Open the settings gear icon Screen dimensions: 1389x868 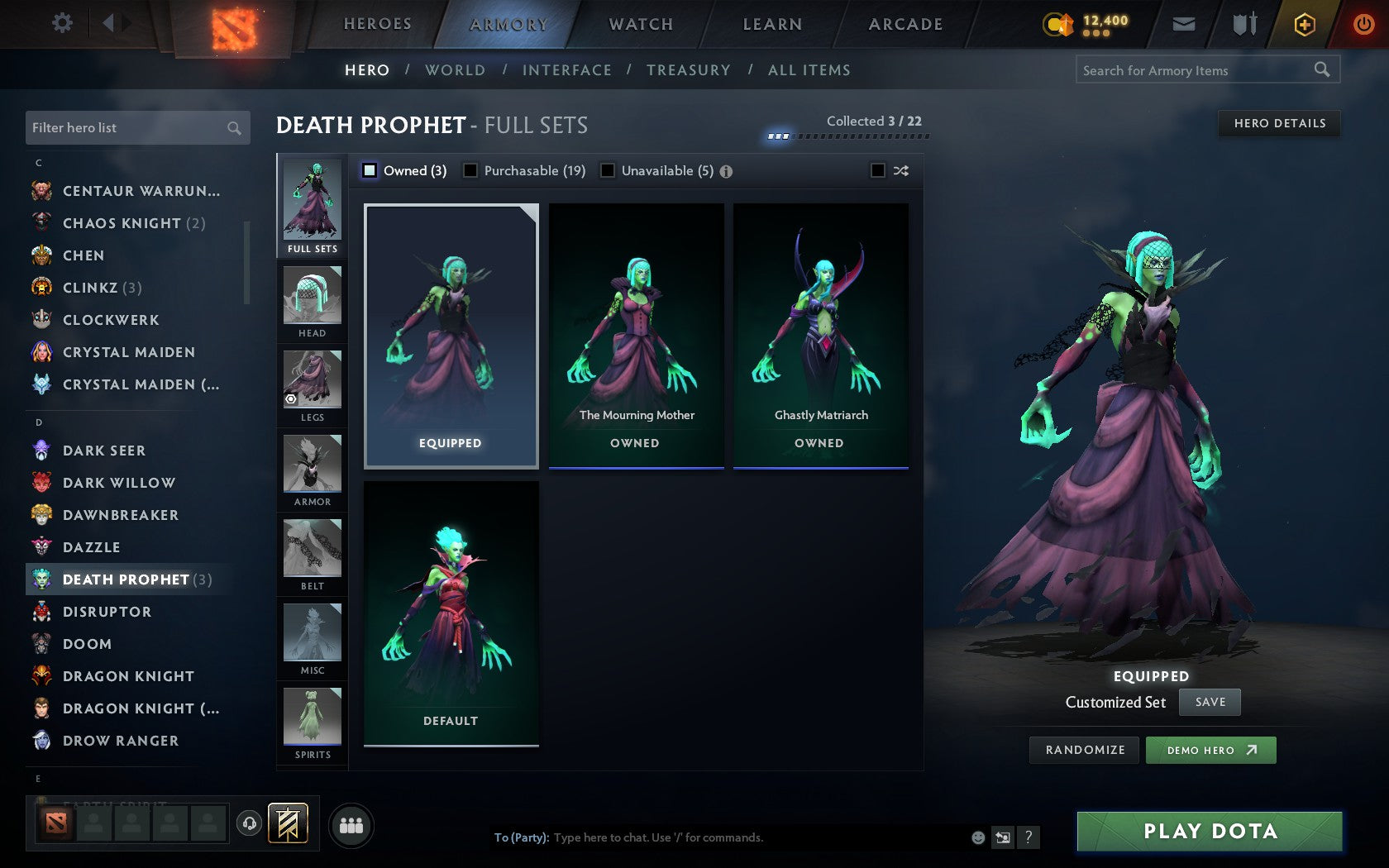pos(60,23)
